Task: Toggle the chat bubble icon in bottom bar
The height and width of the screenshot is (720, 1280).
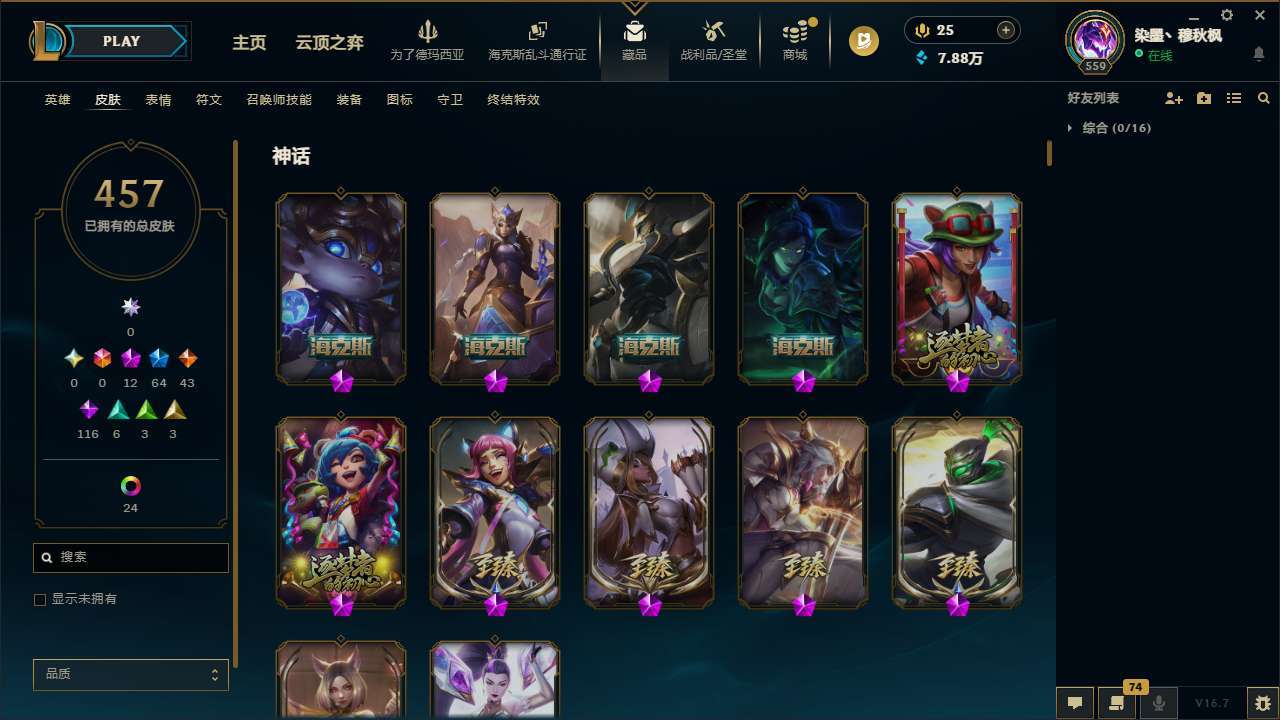Action: [x=1073, y=702]
